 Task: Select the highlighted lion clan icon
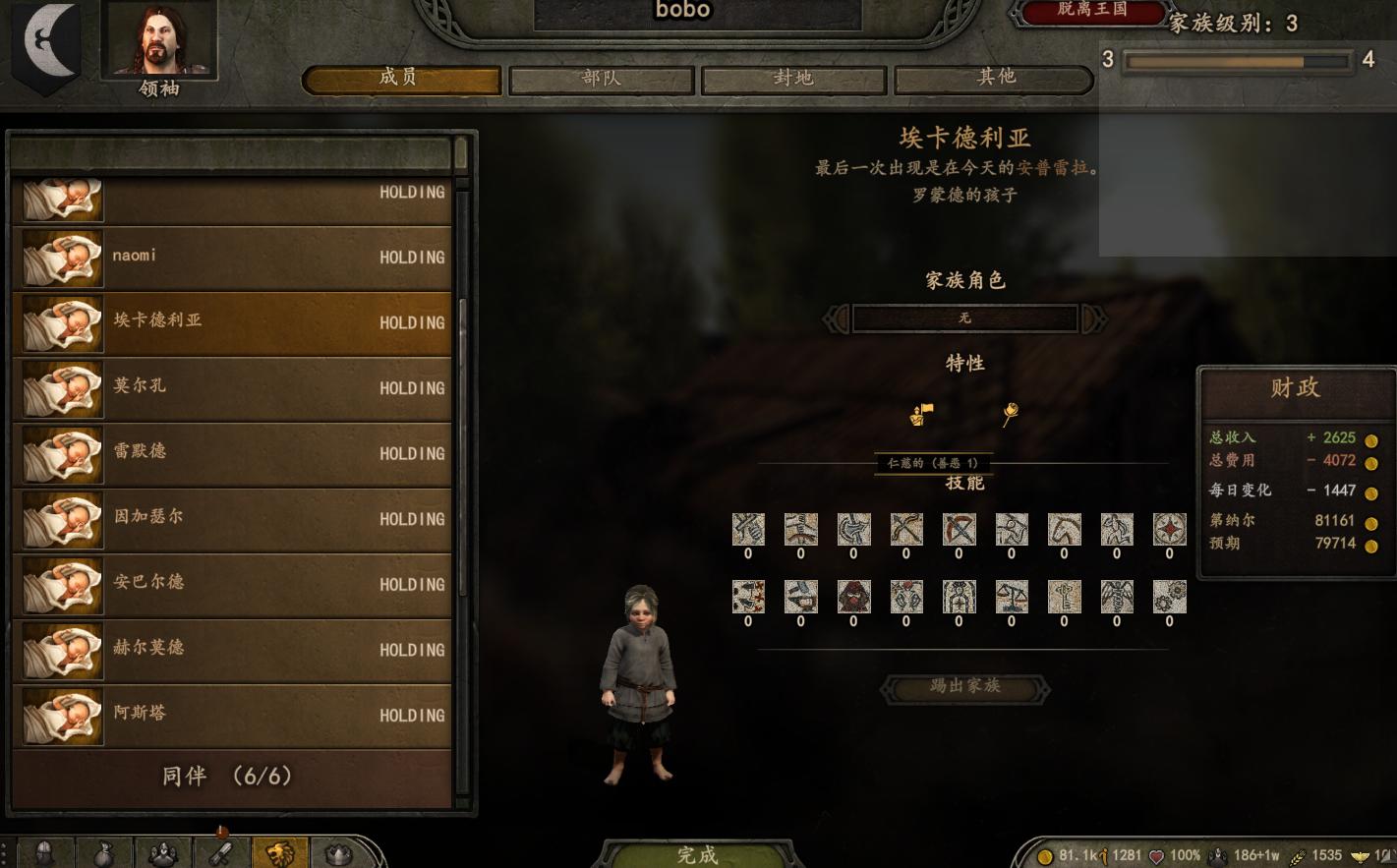[280, 853]
